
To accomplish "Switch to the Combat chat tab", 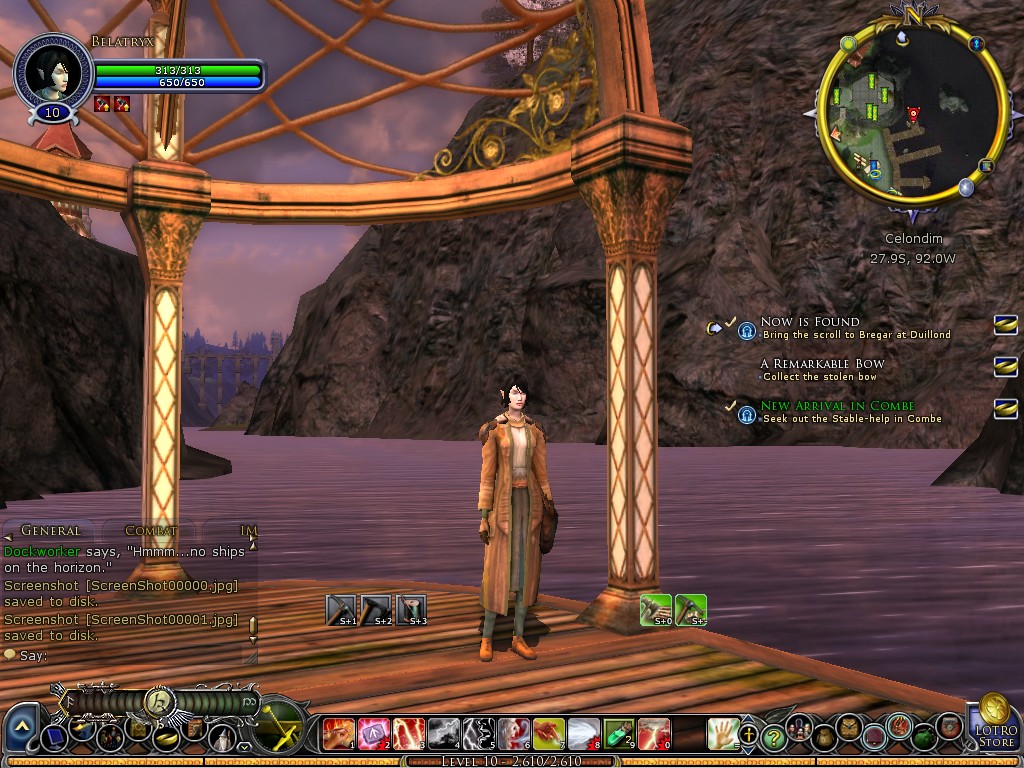I will [x=151, y=531].
